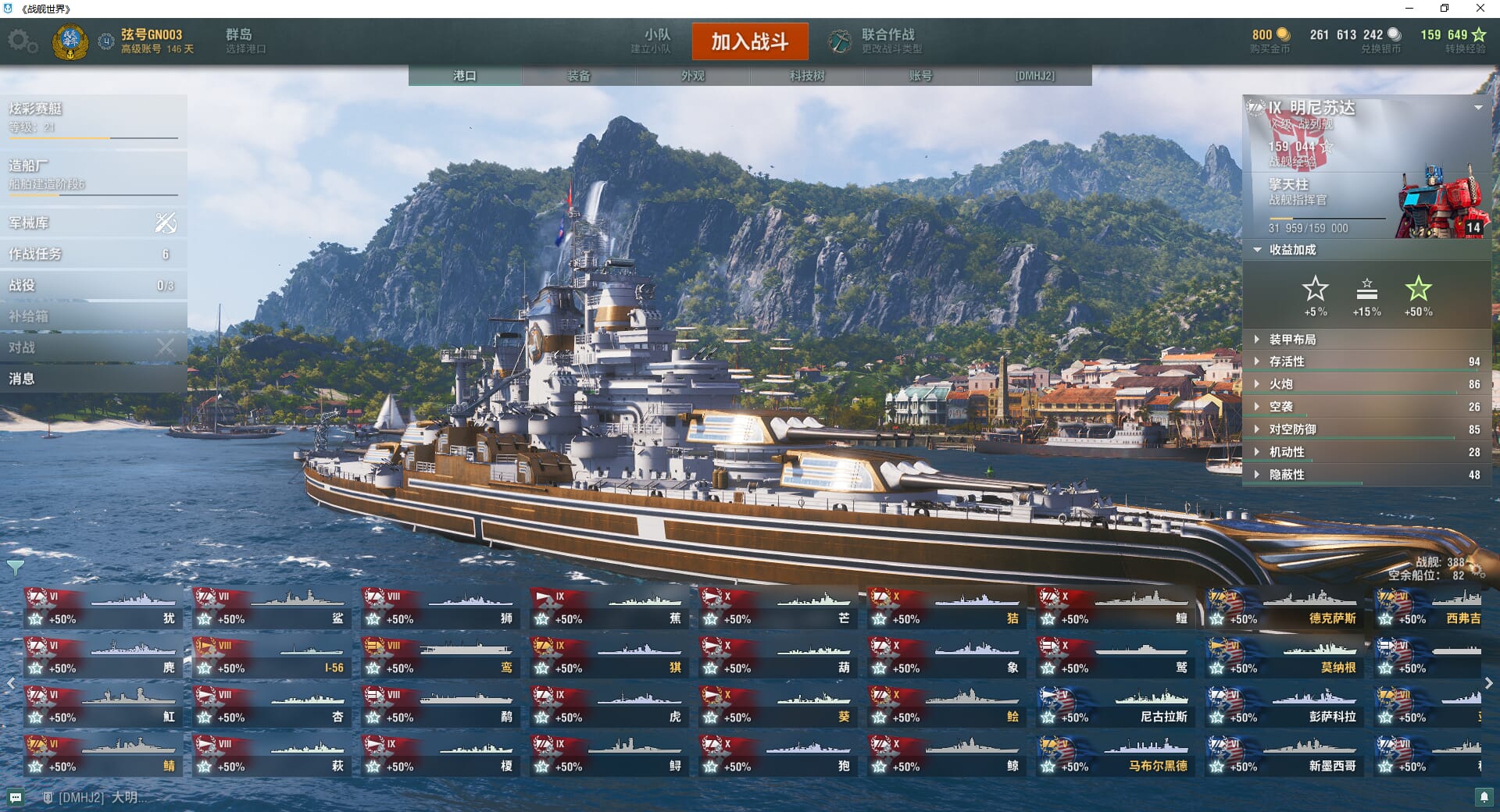Open the 消息 news entry
The height and width of the screenshot is (812, 1500).
(93, 379)
